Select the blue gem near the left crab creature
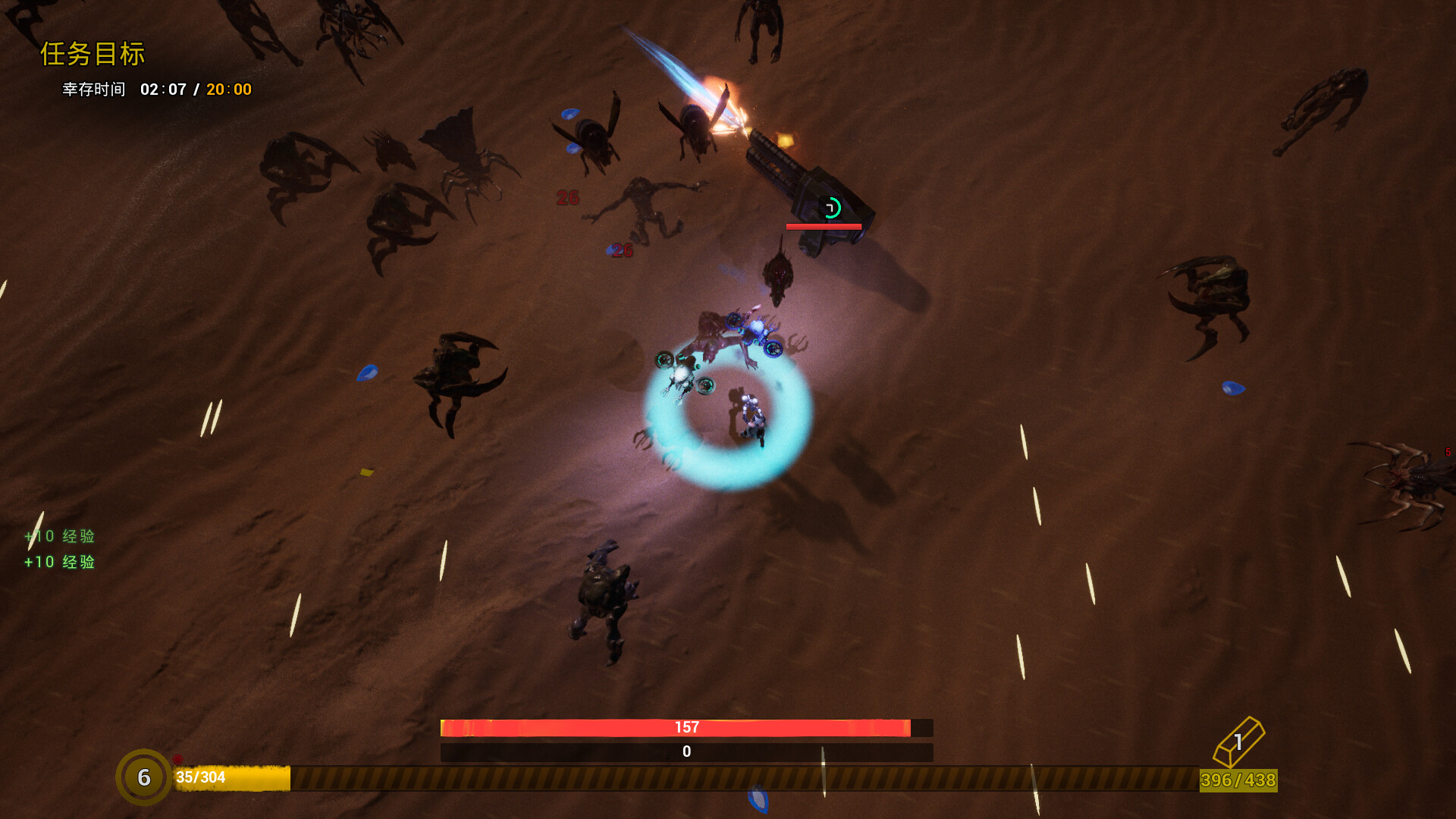 pyautogui.click(x=367, y=374)
